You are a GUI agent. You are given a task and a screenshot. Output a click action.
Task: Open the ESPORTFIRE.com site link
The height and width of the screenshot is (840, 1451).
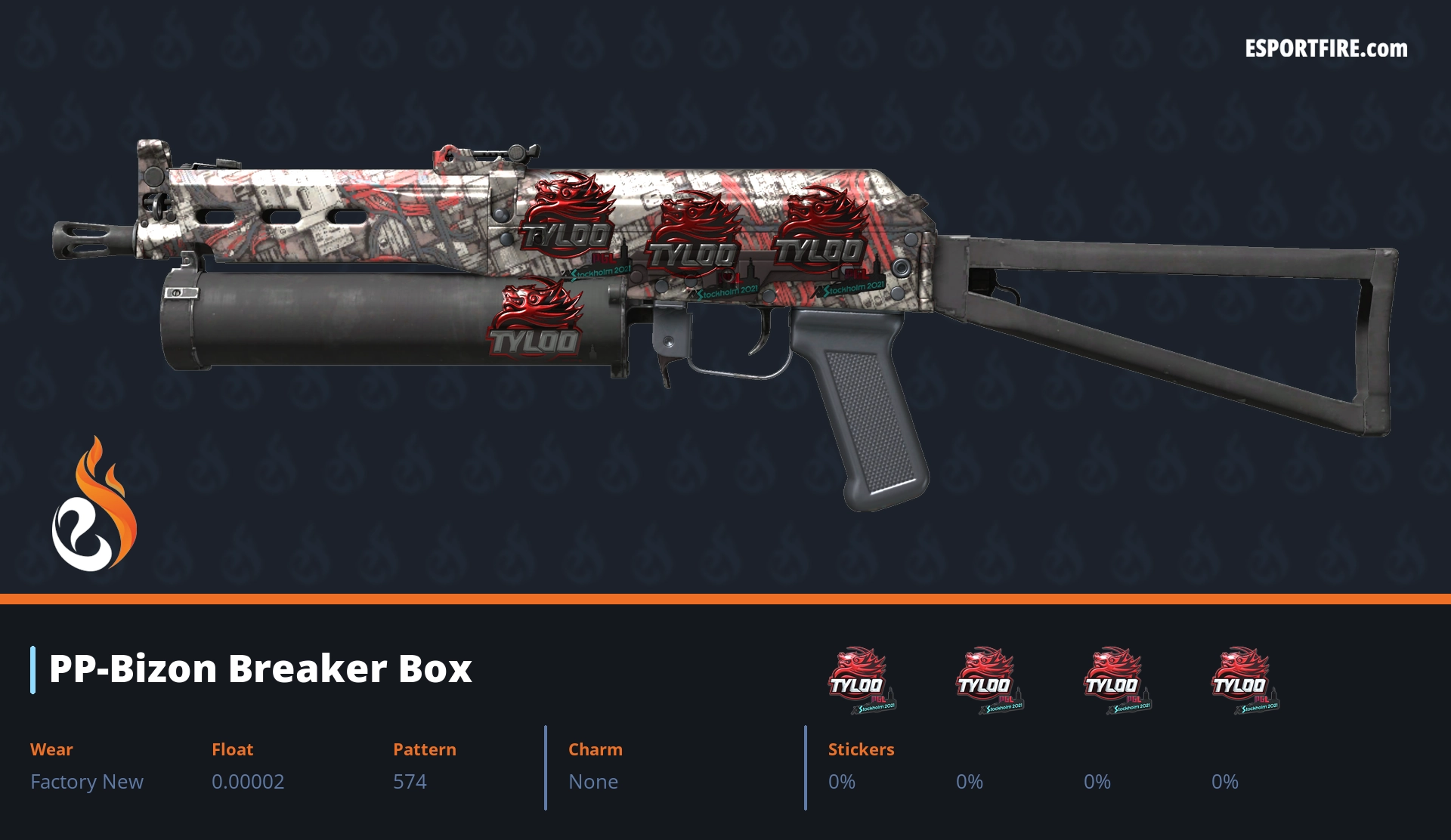pyautogui.click(x=1326, y=49)
